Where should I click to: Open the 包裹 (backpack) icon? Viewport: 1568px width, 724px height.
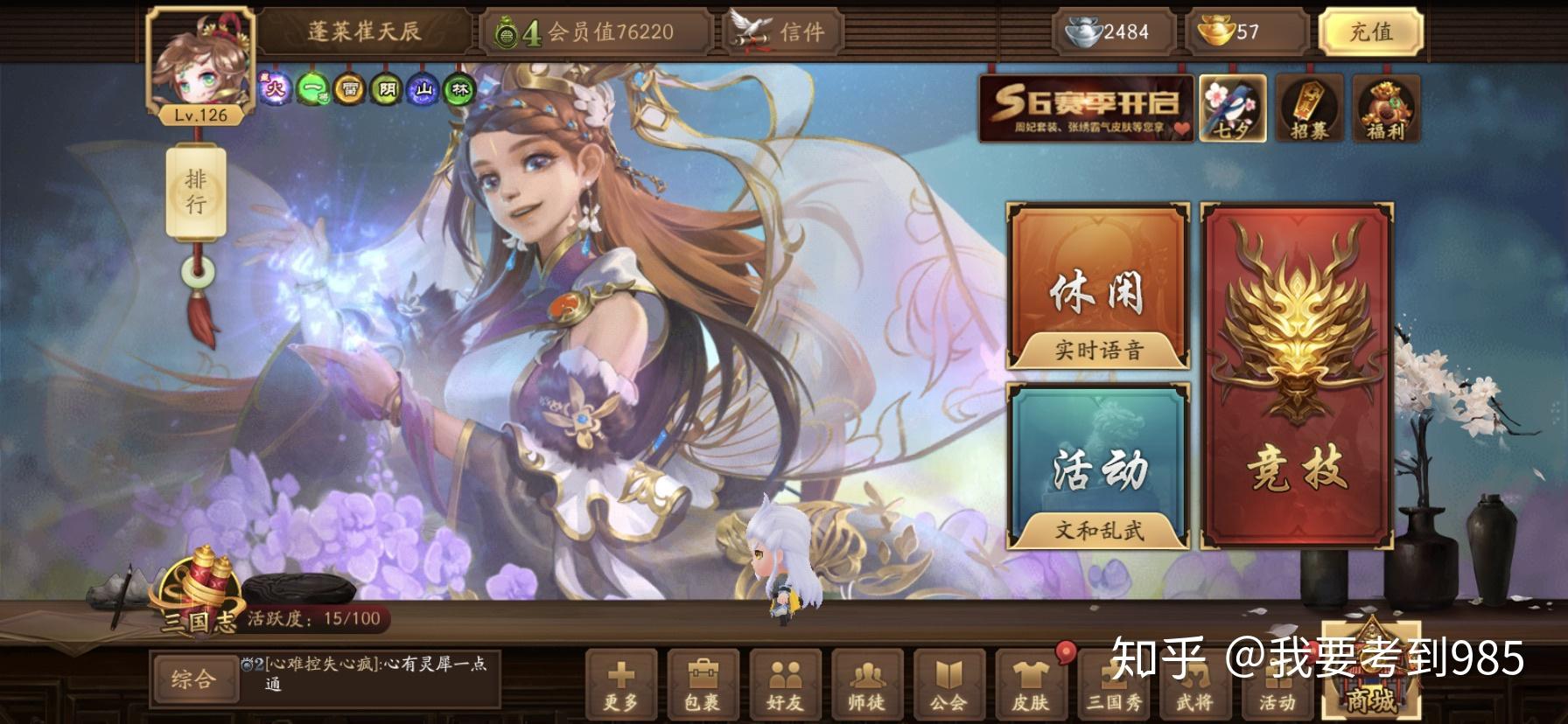coord(700,688)
